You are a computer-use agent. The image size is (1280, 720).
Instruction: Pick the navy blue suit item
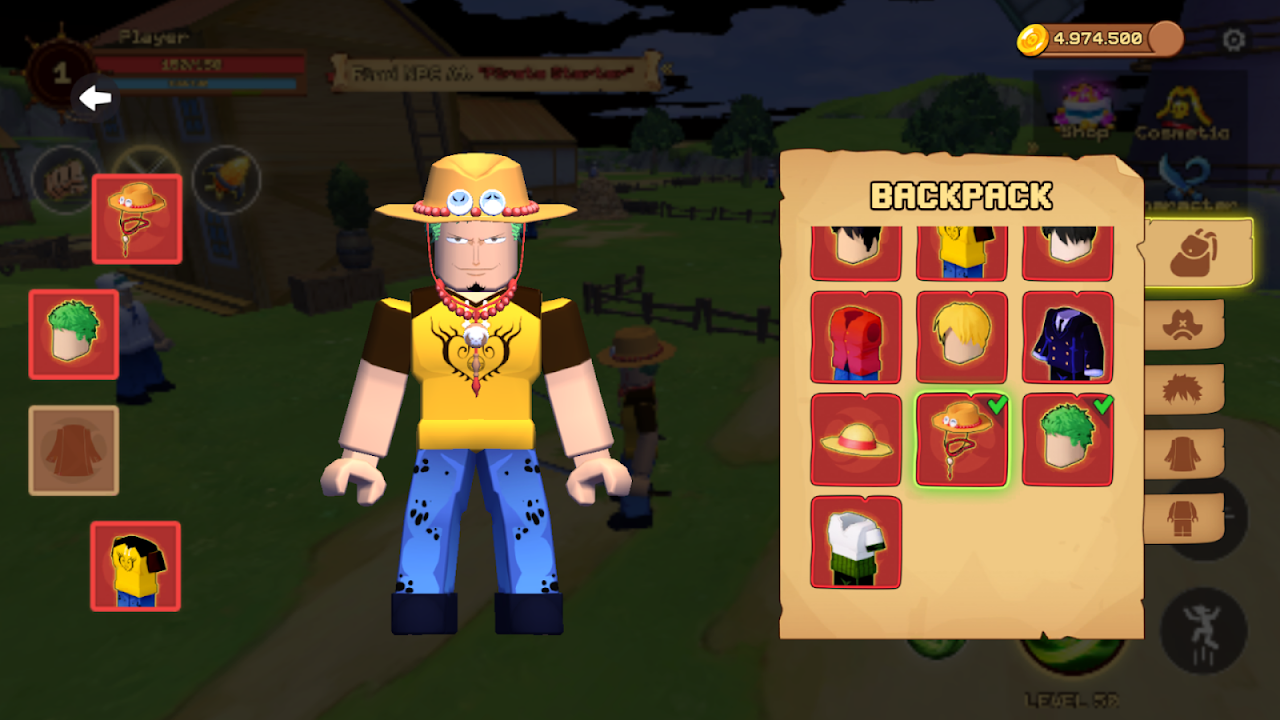[1068, 338]
